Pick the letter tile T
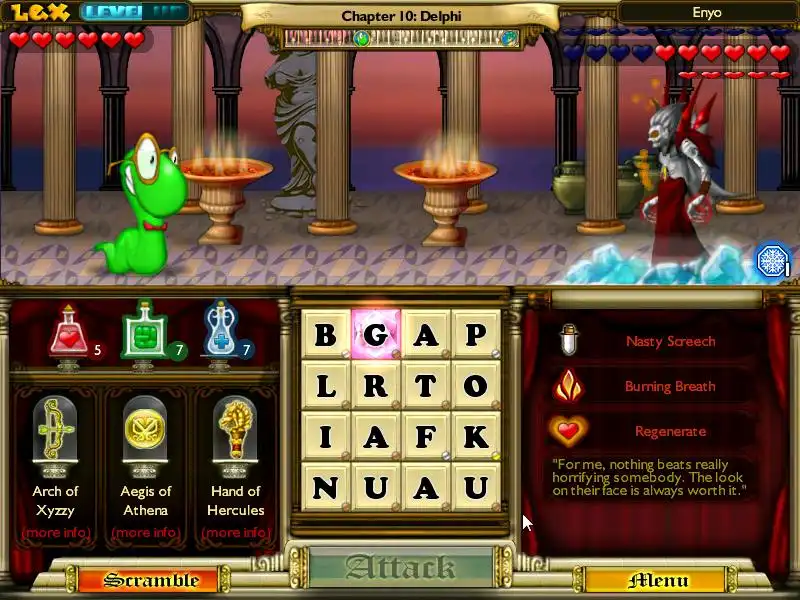 [426, 386]
